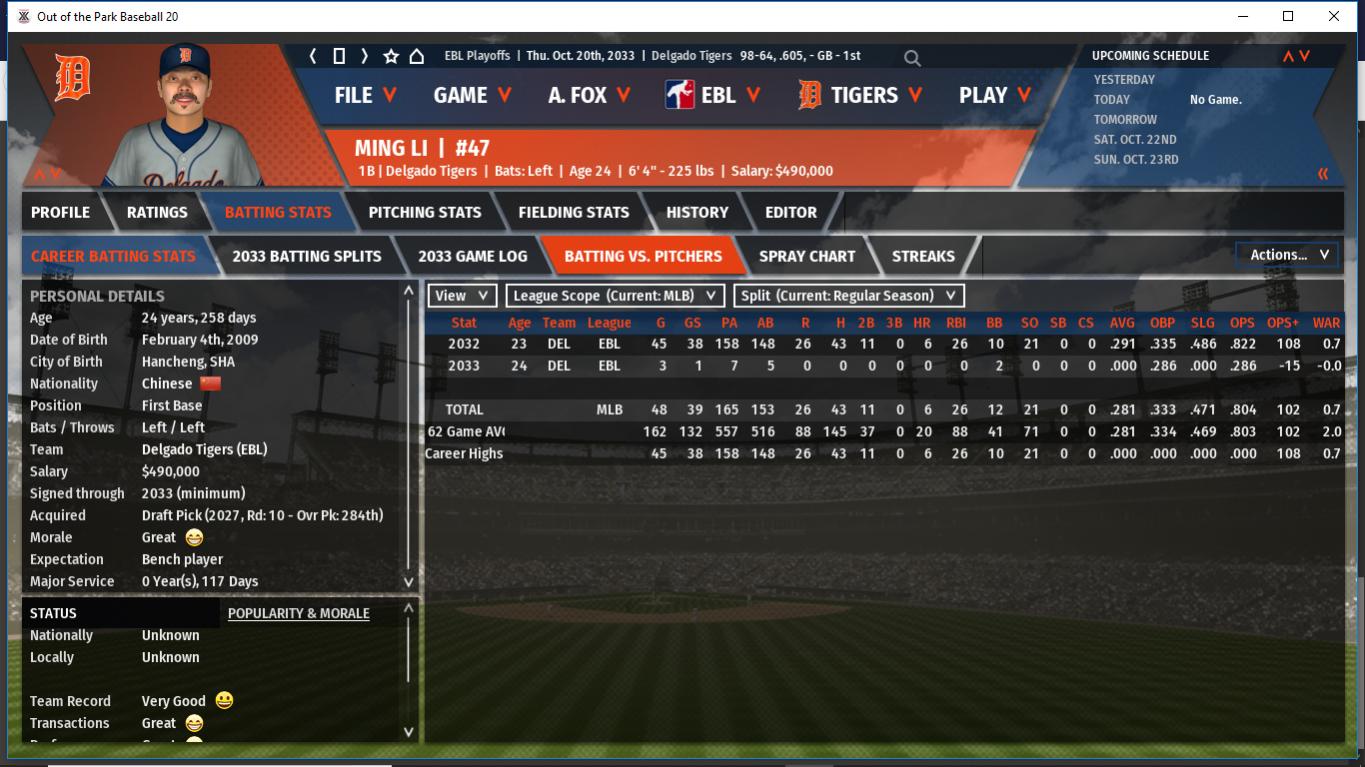Open the player EDITOR tab
The image size is (1365, 767).
791,212
